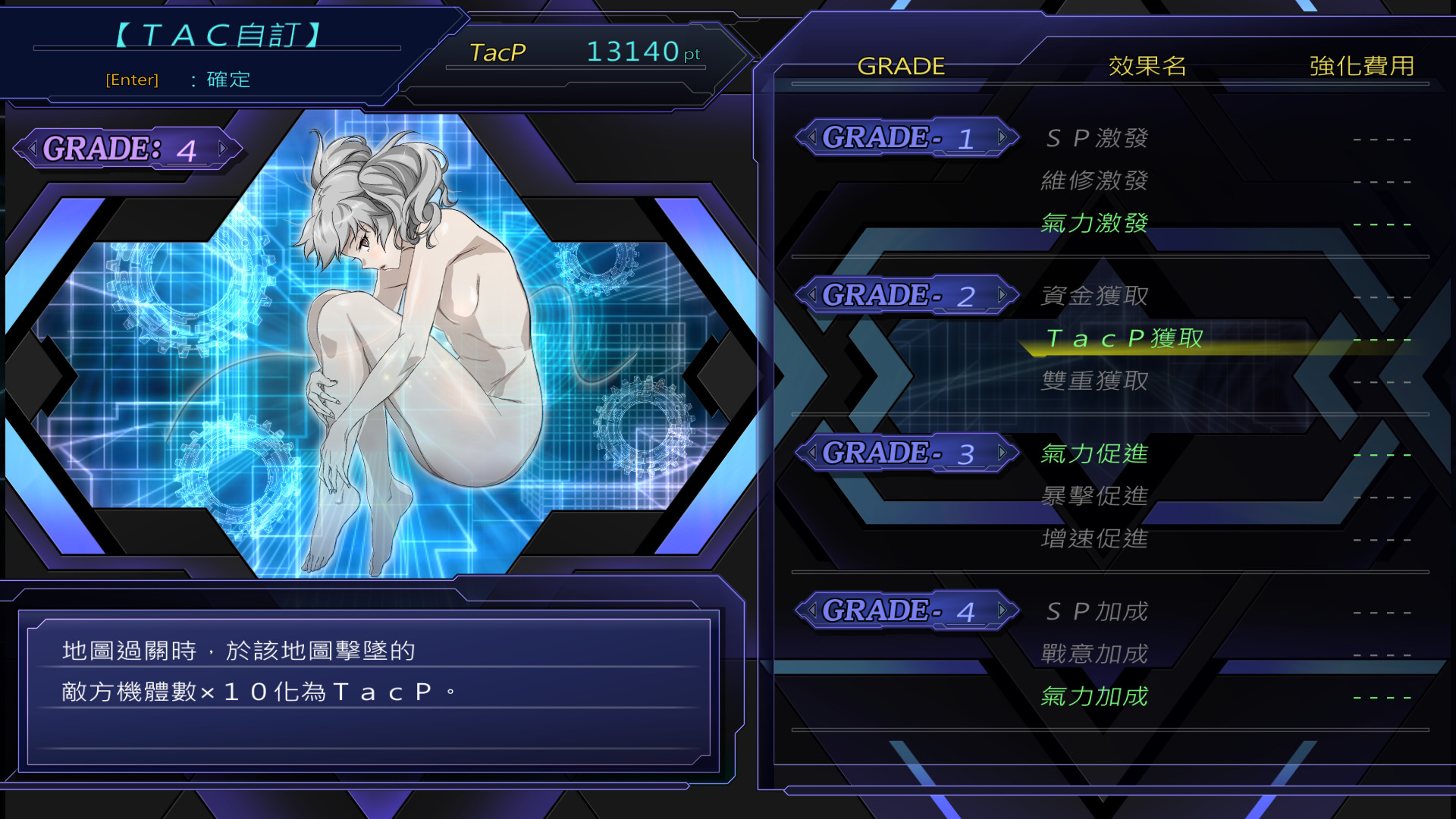1456x819 pixels.
Task: Select the 氣力激發 effect
Action: tap(1094, 223)
